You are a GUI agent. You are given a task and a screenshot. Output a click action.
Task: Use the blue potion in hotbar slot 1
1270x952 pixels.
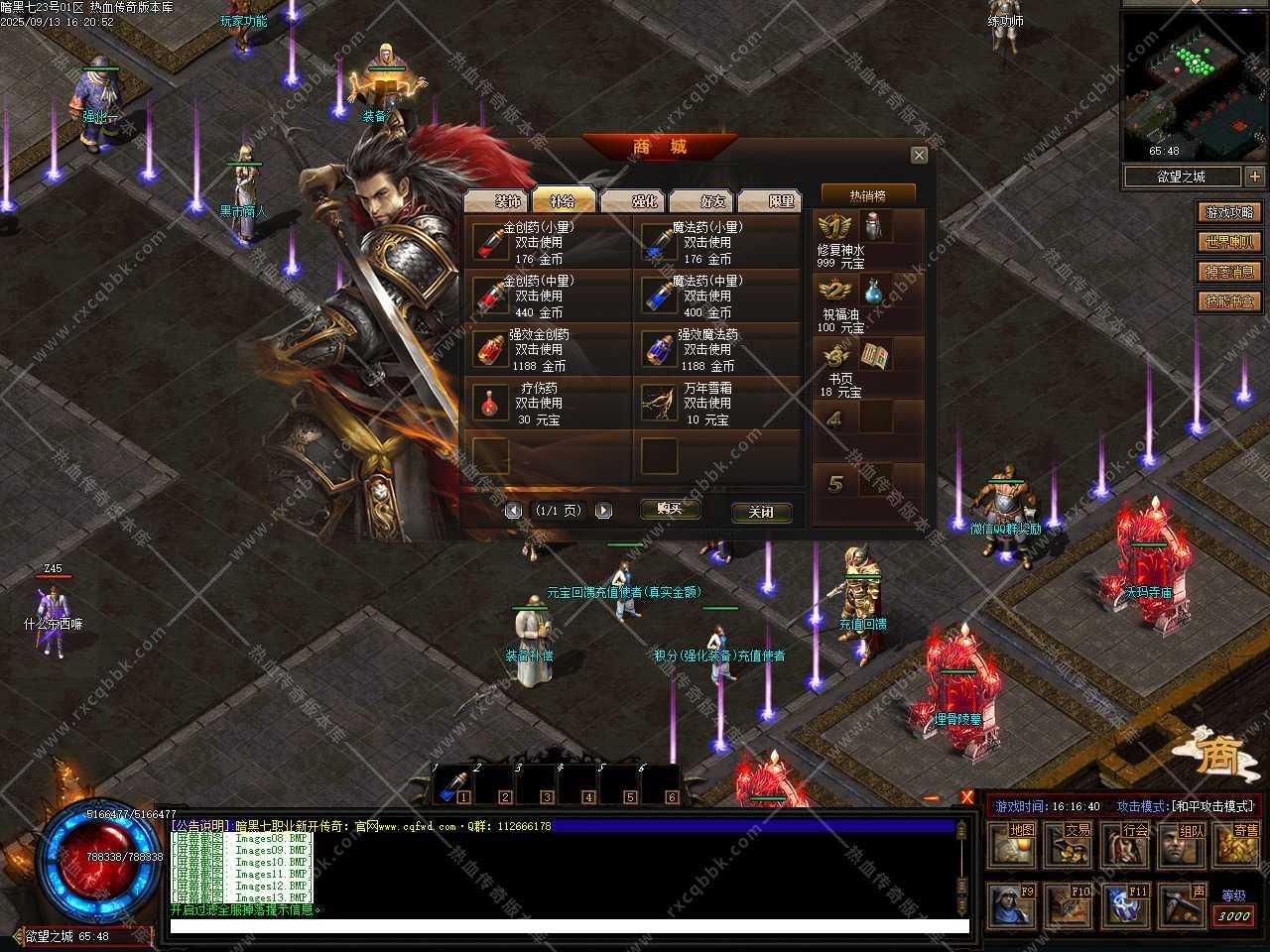(x=452, y=785)
